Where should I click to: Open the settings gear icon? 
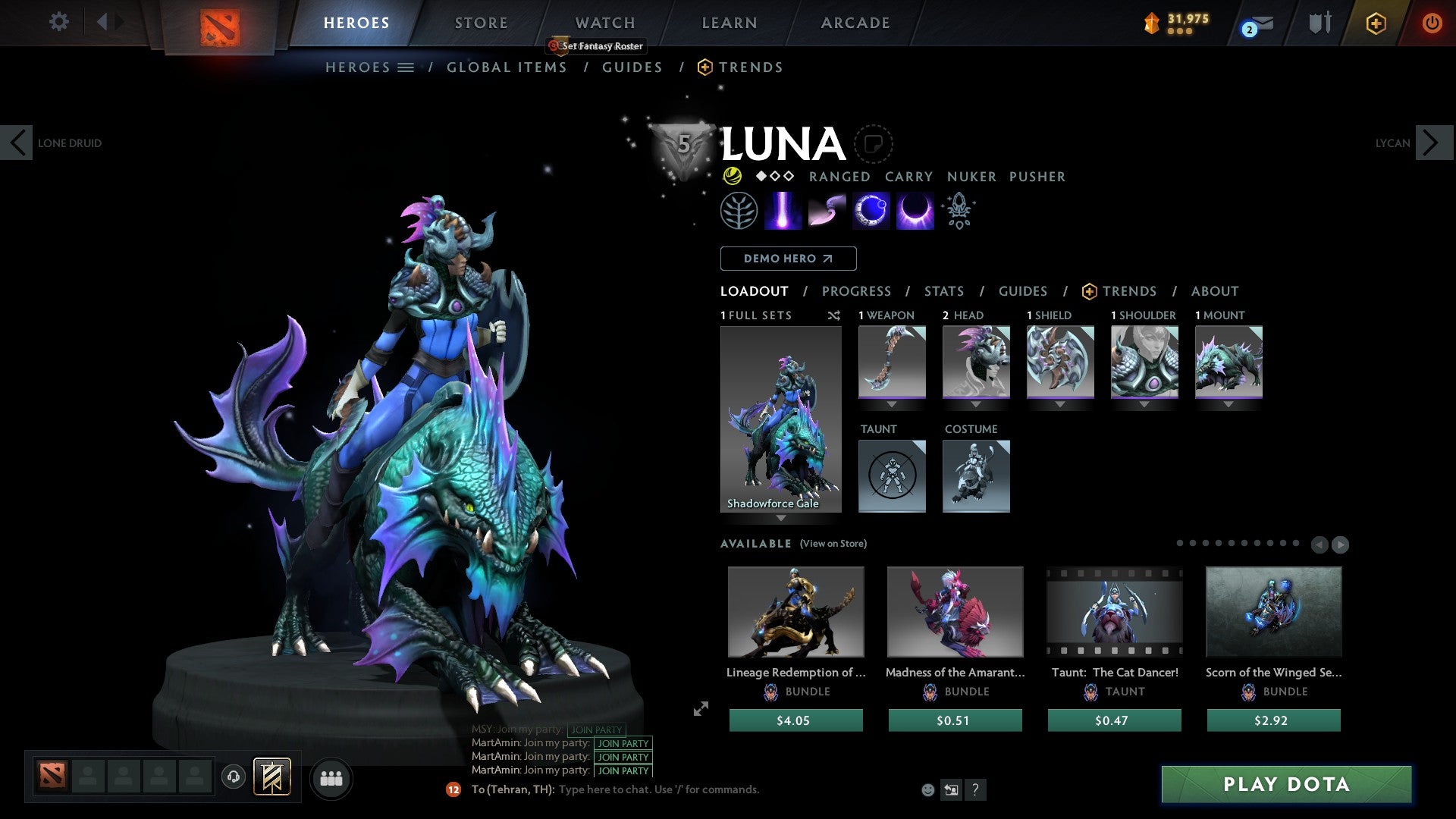pyautogui.click(x=58, y=22)
